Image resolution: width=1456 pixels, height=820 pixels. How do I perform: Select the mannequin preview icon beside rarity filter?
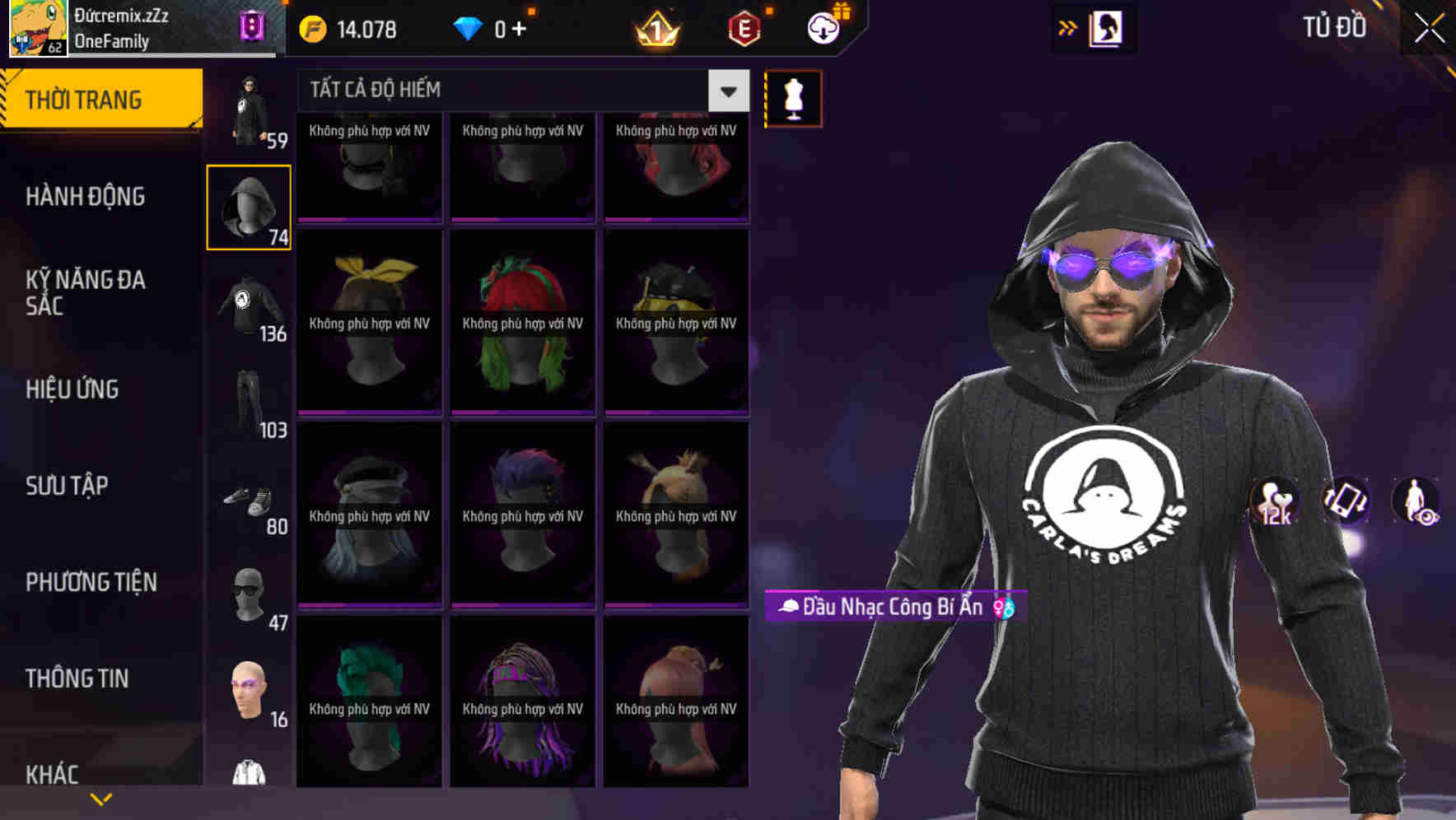pyautogui.click(x=792, y=97)
